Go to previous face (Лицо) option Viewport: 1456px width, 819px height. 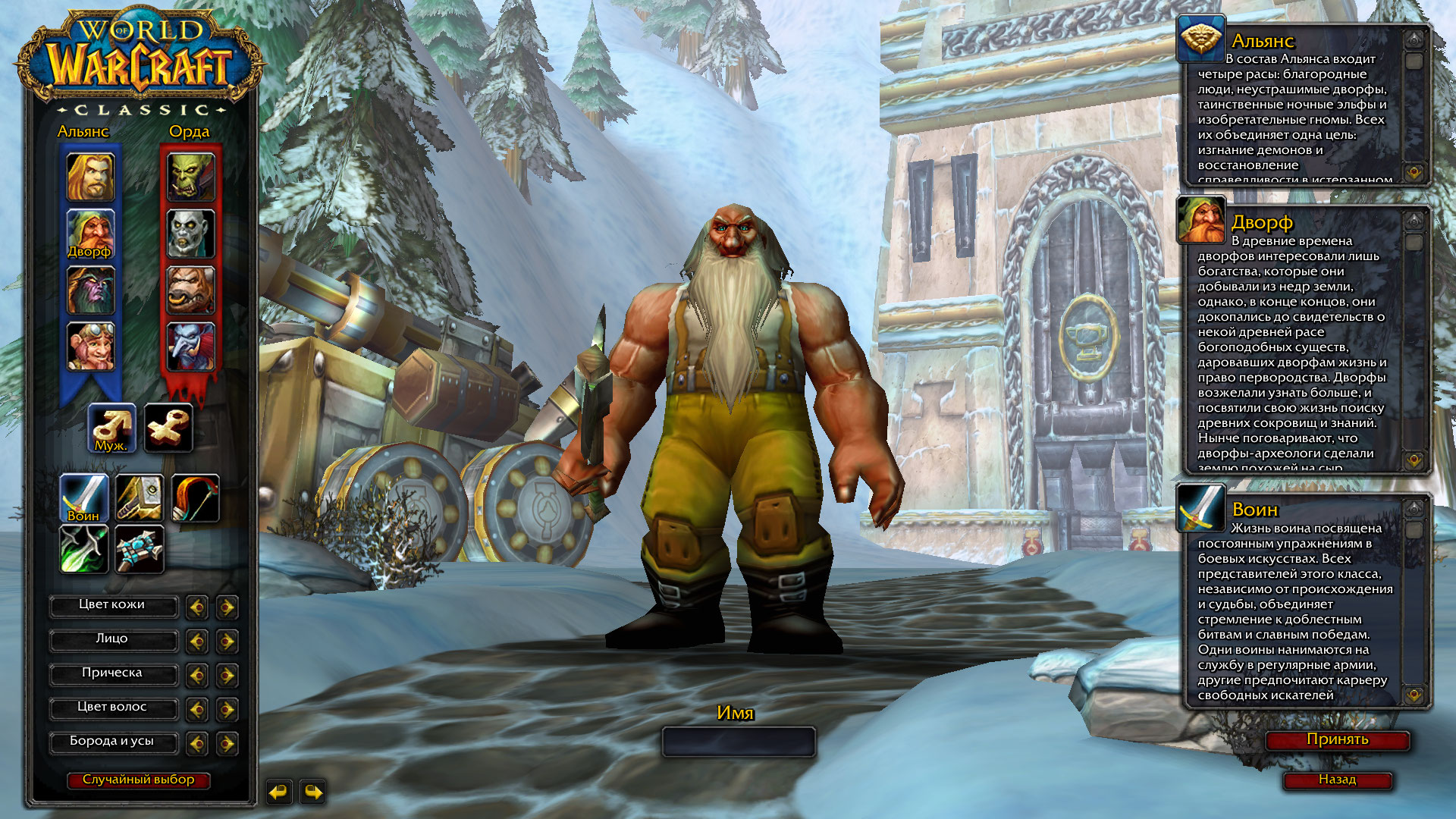click(x=197, y=642)
